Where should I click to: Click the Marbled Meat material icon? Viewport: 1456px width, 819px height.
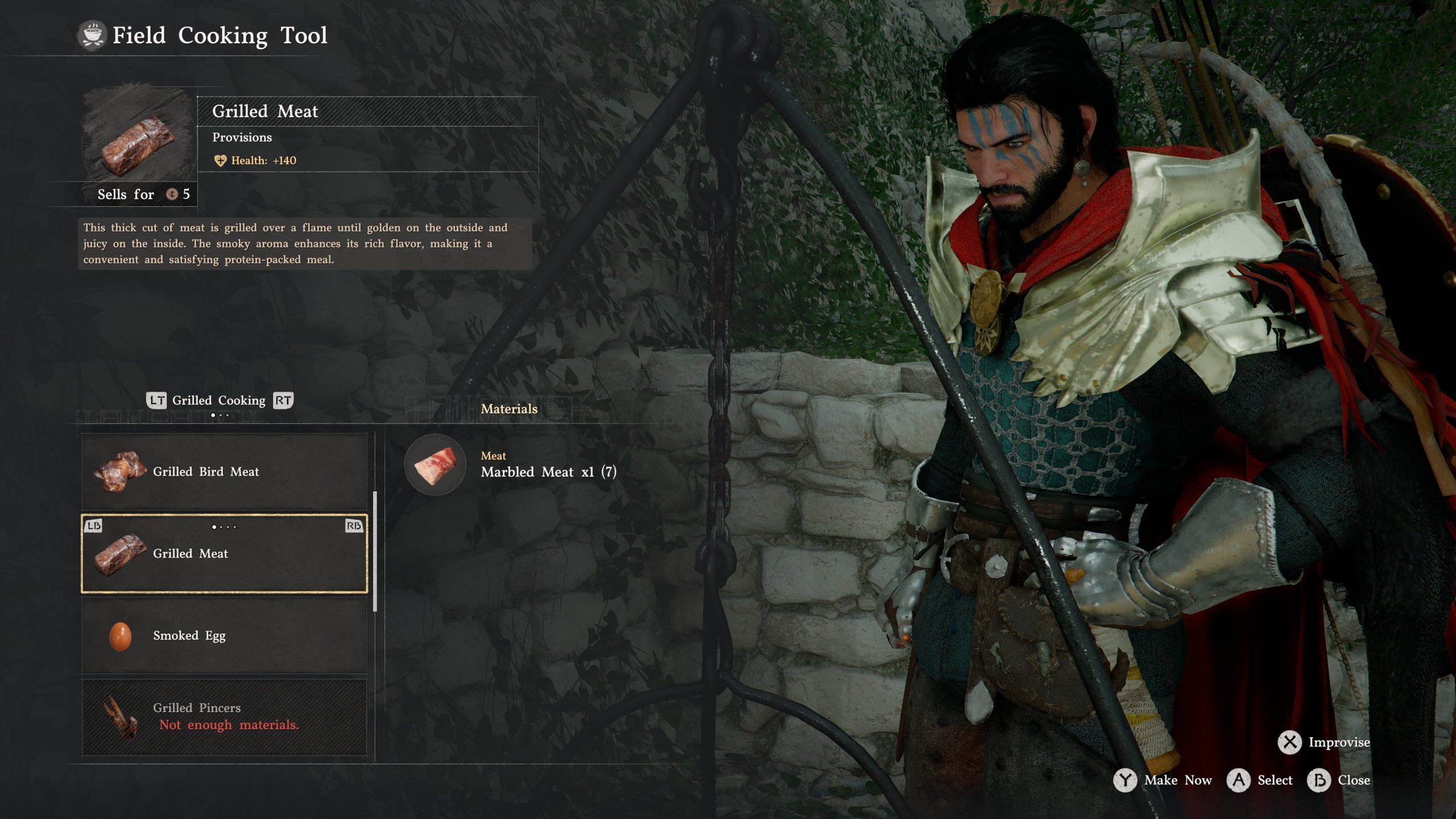(435, 465)
